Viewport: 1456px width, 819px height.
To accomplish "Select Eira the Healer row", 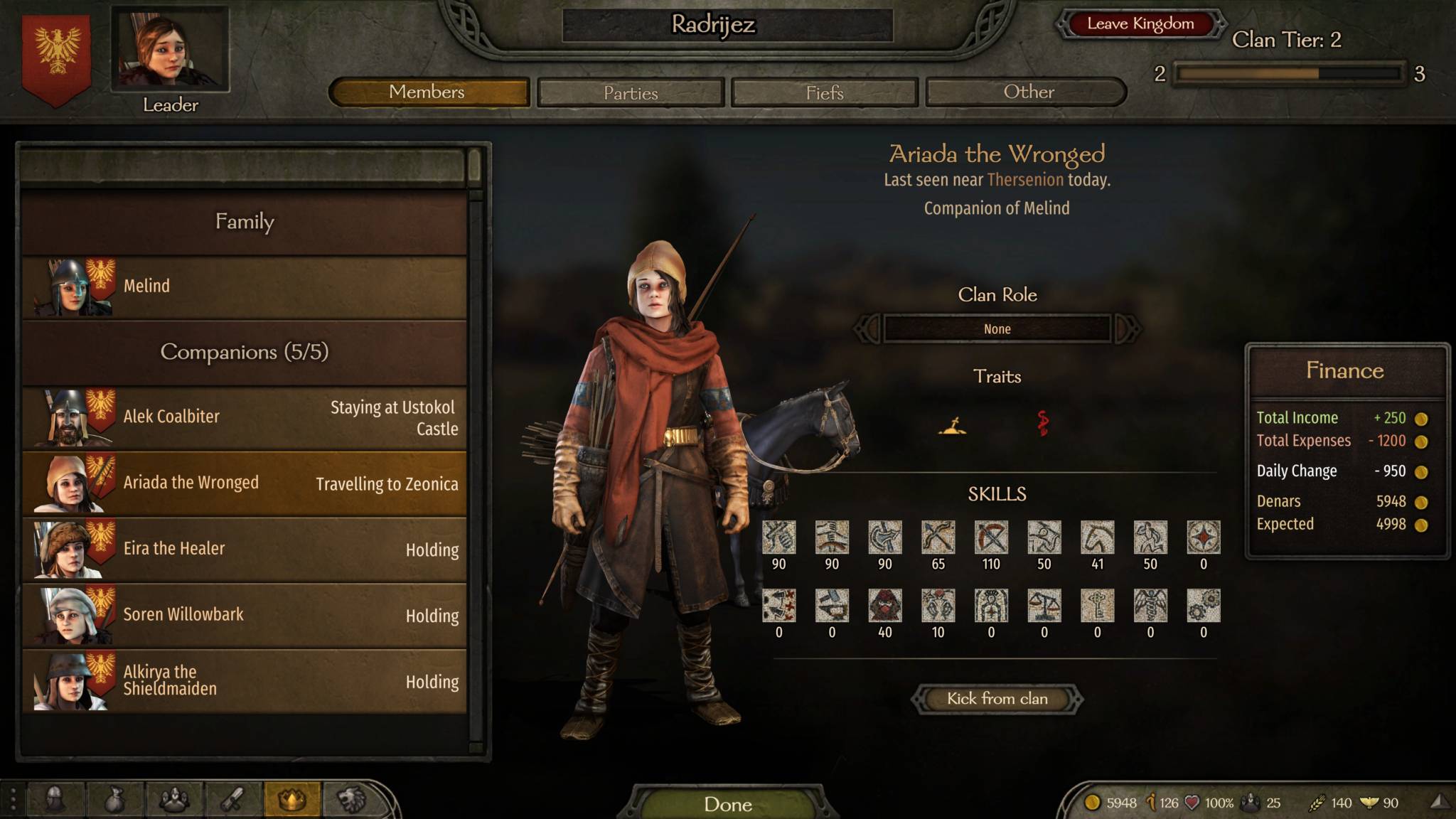I will [x=244, y=549].
